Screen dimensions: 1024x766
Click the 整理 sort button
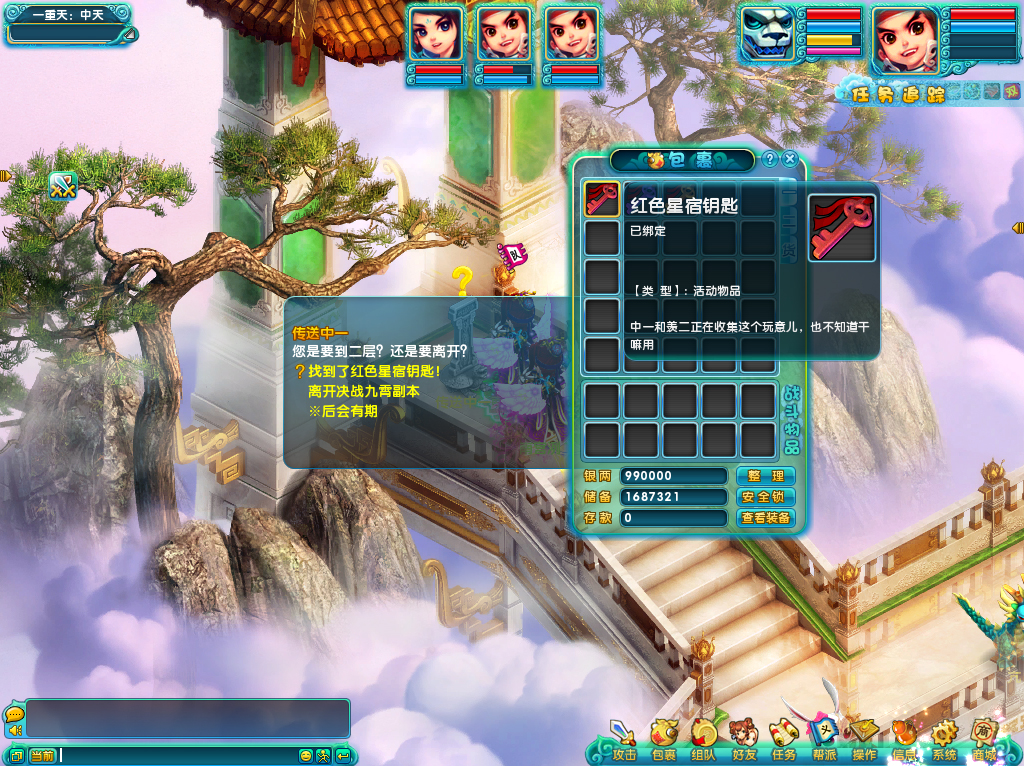click(x=766, y=476)
